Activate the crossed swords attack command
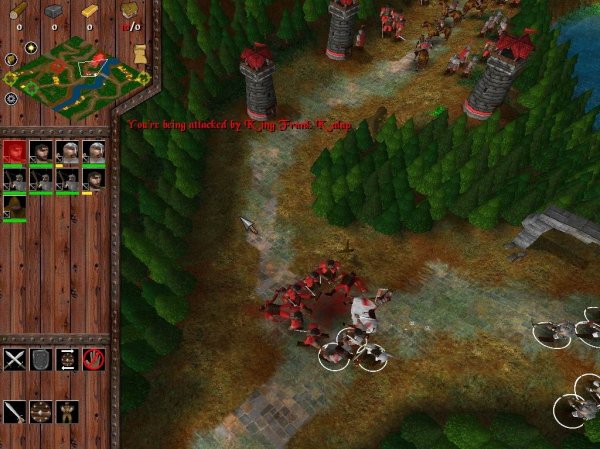 [x=14, y=359]
